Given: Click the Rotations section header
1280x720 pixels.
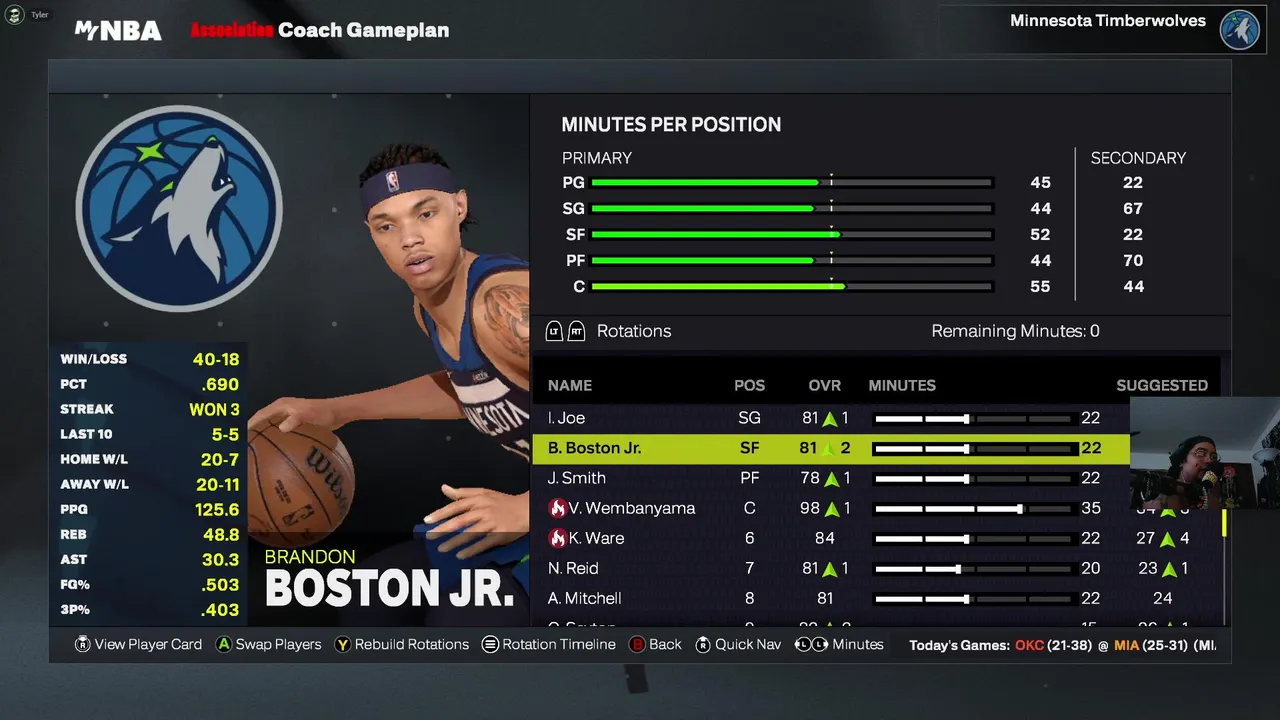Looking at the screenshot, I should (x=633, y=331).
